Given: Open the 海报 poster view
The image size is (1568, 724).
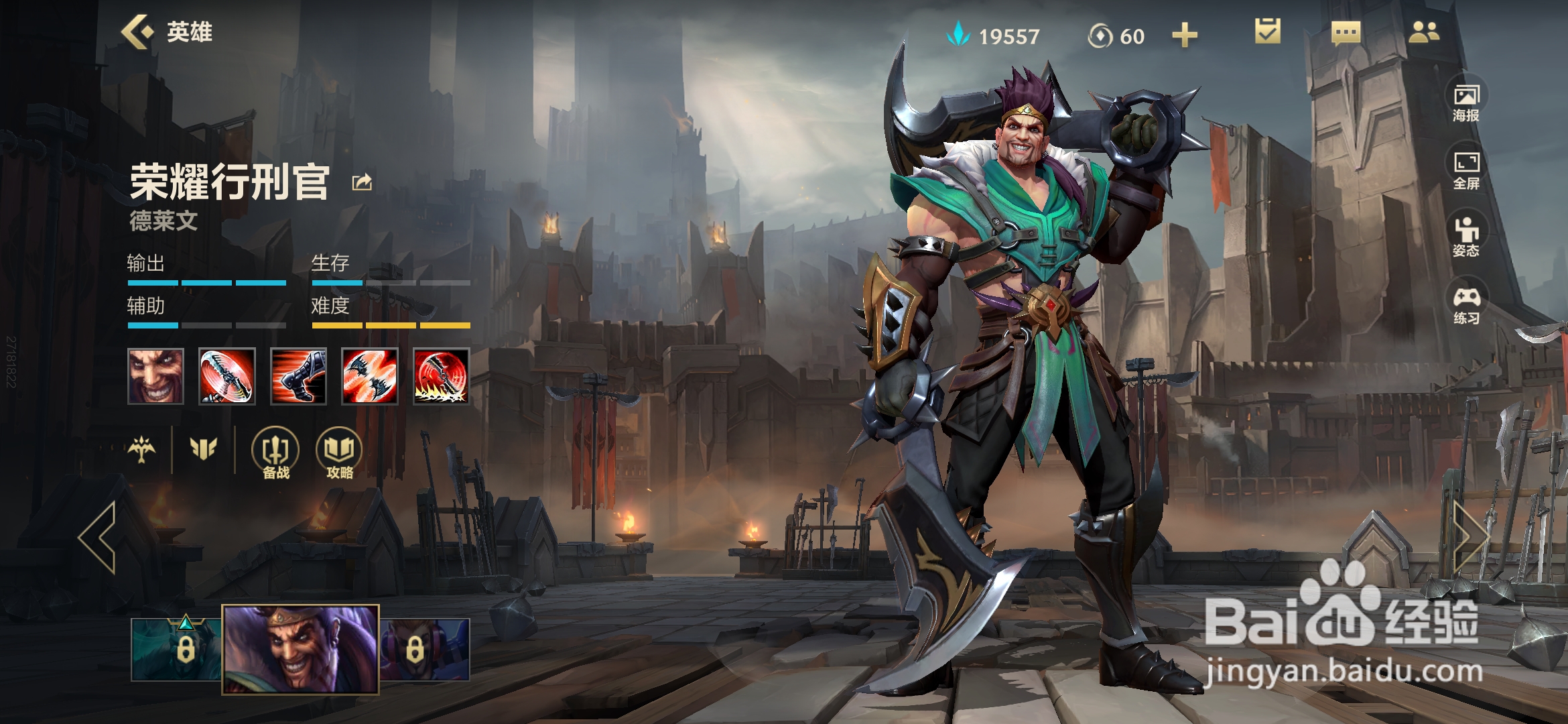Looking at the screenshot, I should click(1466, 101).
